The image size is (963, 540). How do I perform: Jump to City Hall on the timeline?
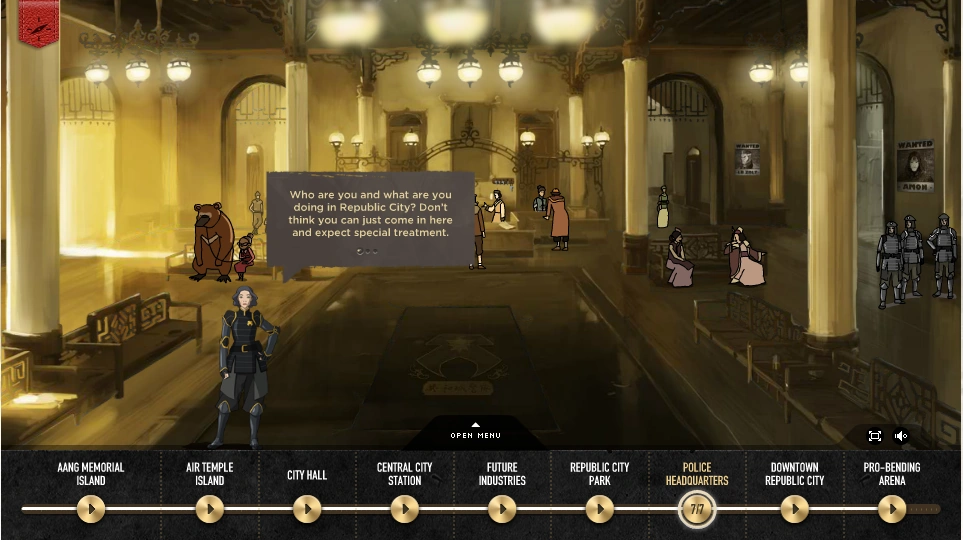pos(307,509)
